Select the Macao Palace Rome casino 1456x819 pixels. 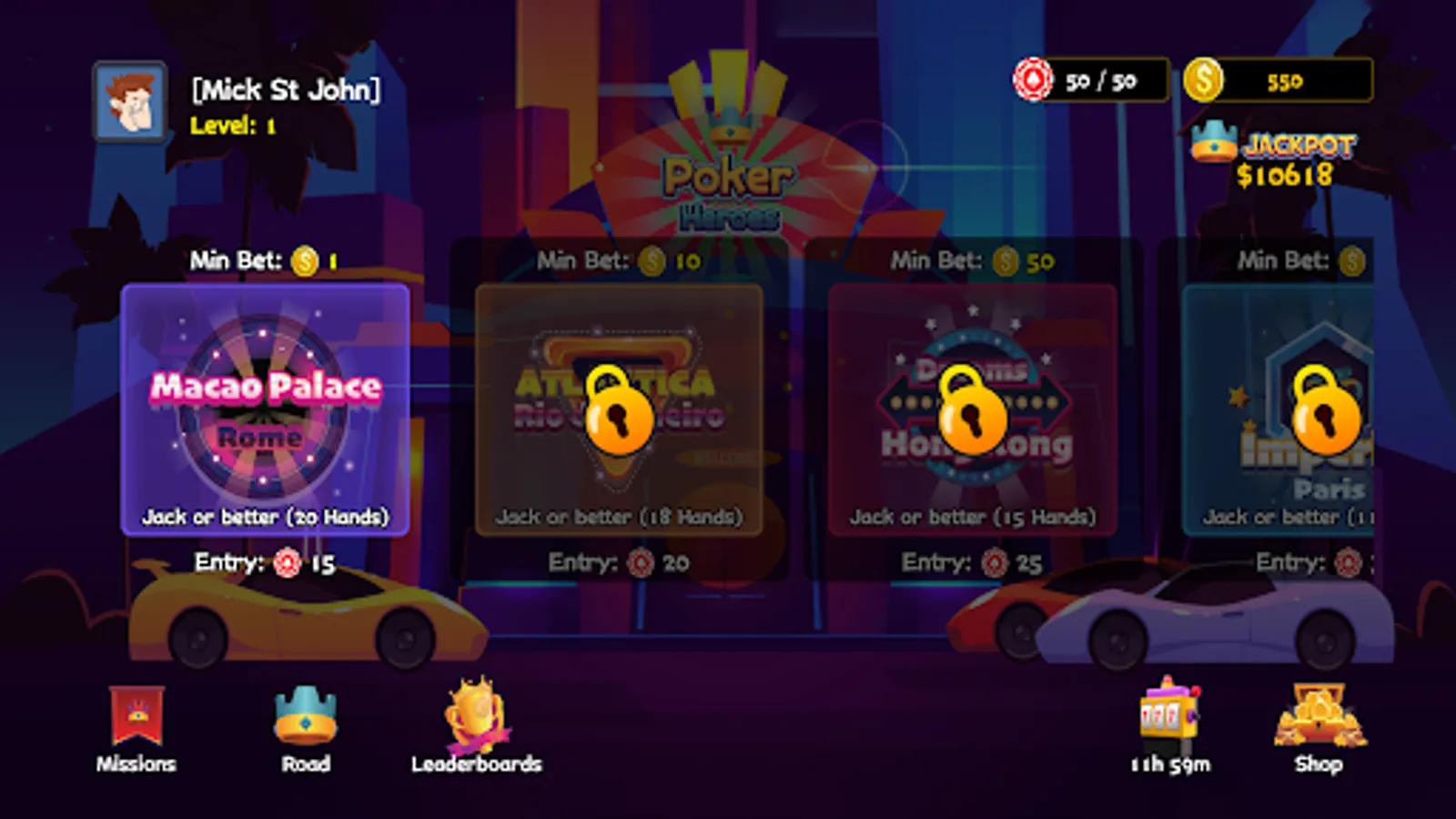tap(266, 407)
